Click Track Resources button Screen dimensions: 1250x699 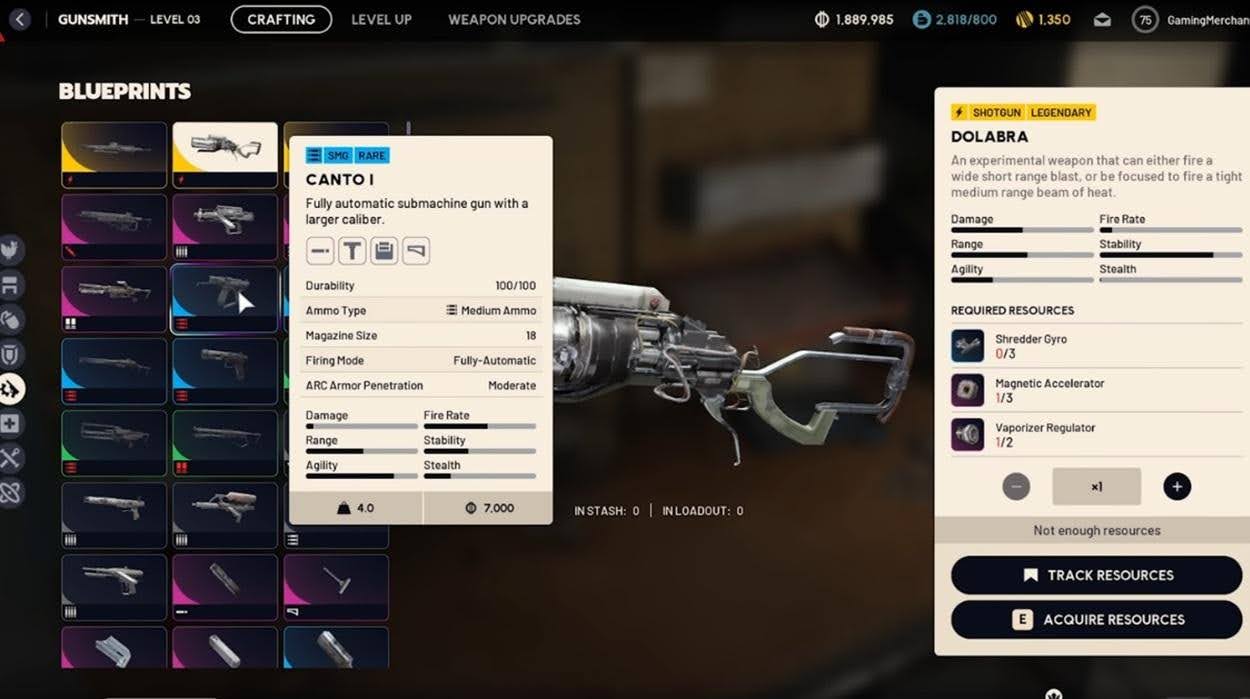(x=1096, y=575)
